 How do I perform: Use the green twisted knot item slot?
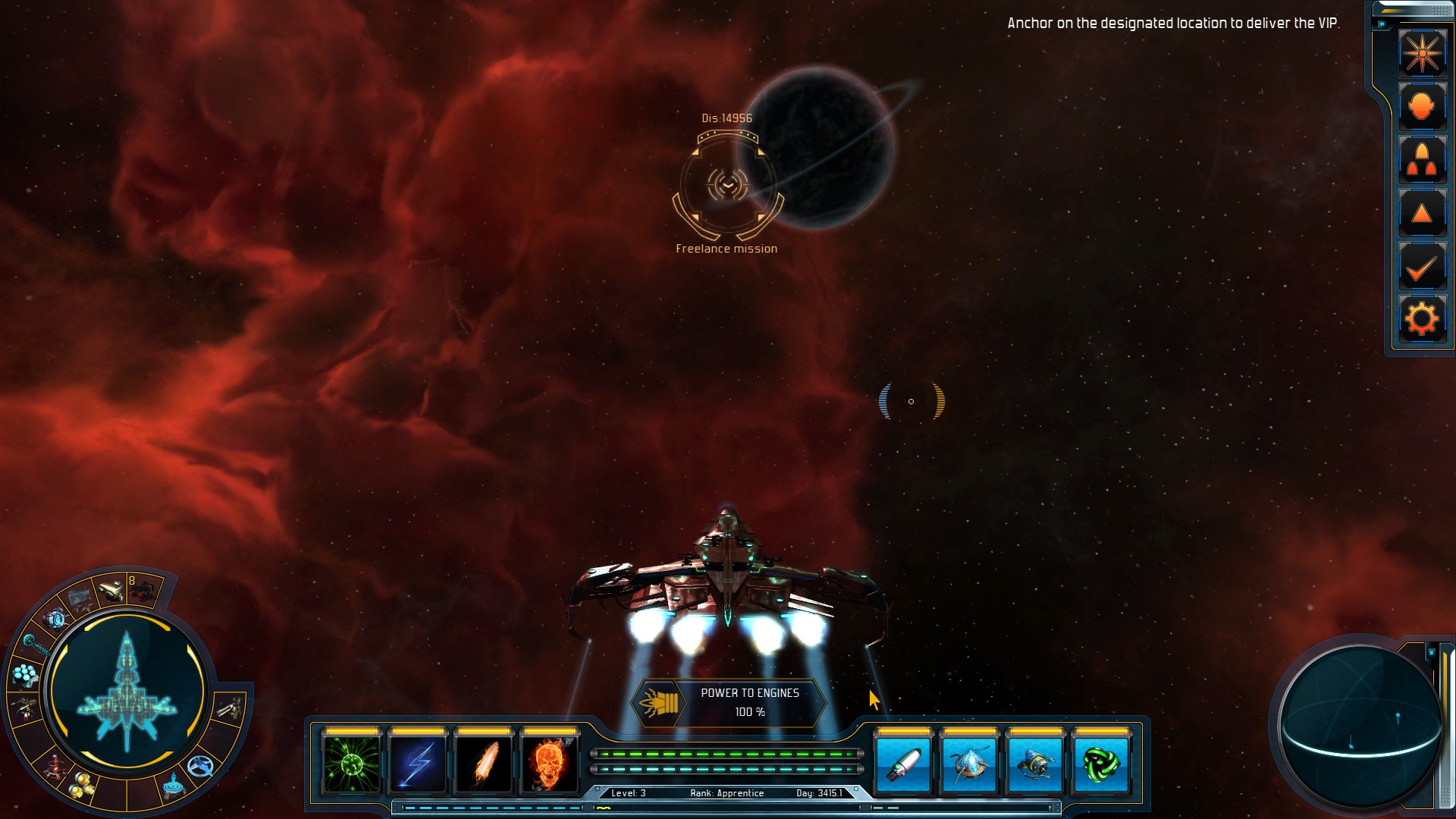pos(1101,764)
